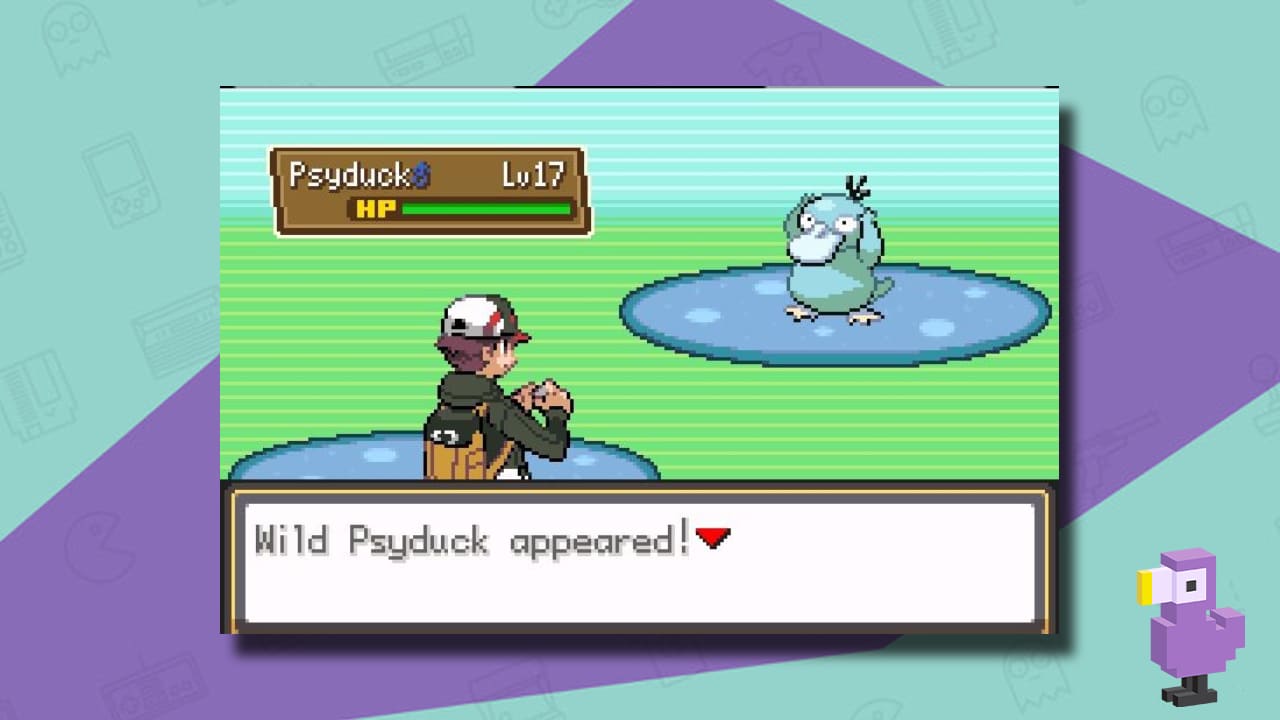The image size is (1280, 720).
Task: Click the ghost icon at the top-left corner
Action: pyautogui.click(x=74, y=38)
